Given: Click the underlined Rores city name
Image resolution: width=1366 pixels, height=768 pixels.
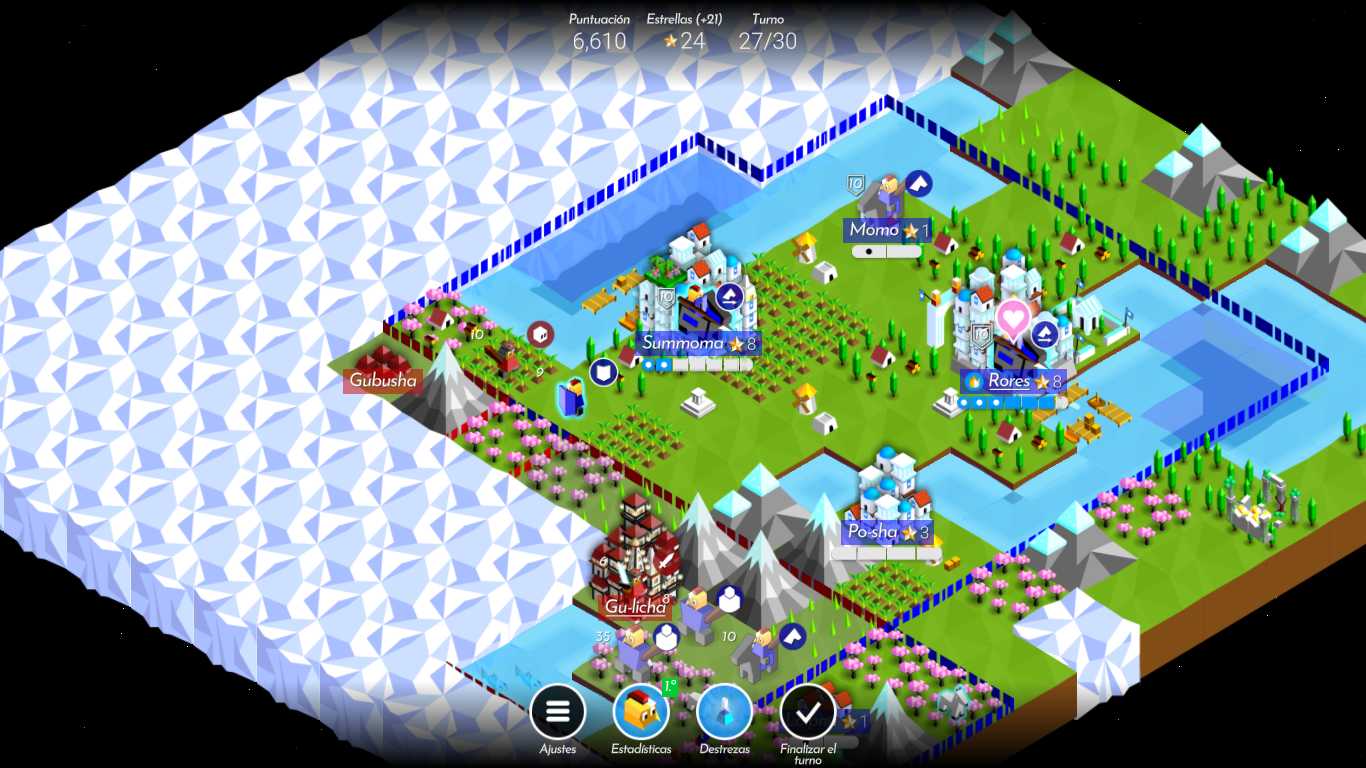Looking at the screenshot, I should 1009,381.
